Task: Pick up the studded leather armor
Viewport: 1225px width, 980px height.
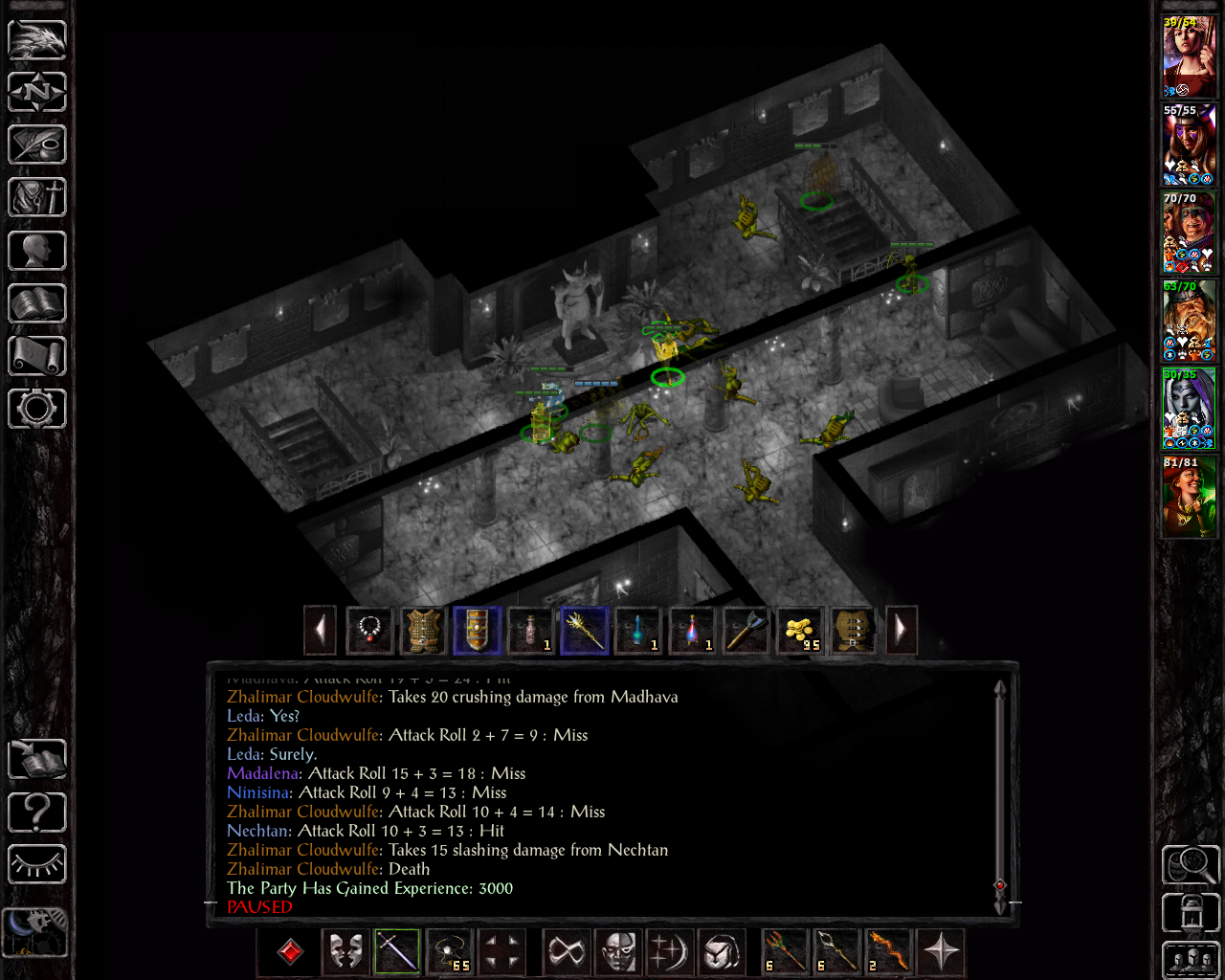Action: coord(423,631)
